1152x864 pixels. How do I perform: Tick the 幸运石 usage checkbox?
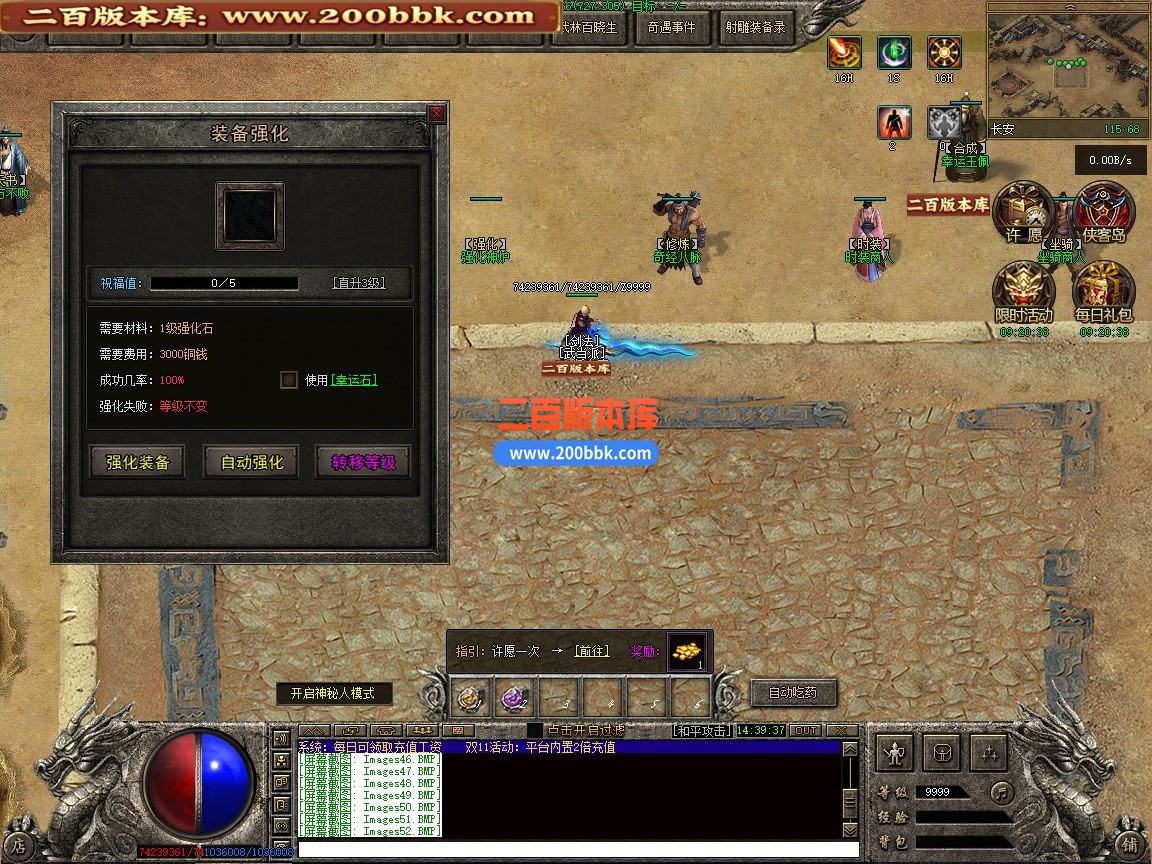coord(289,380)
